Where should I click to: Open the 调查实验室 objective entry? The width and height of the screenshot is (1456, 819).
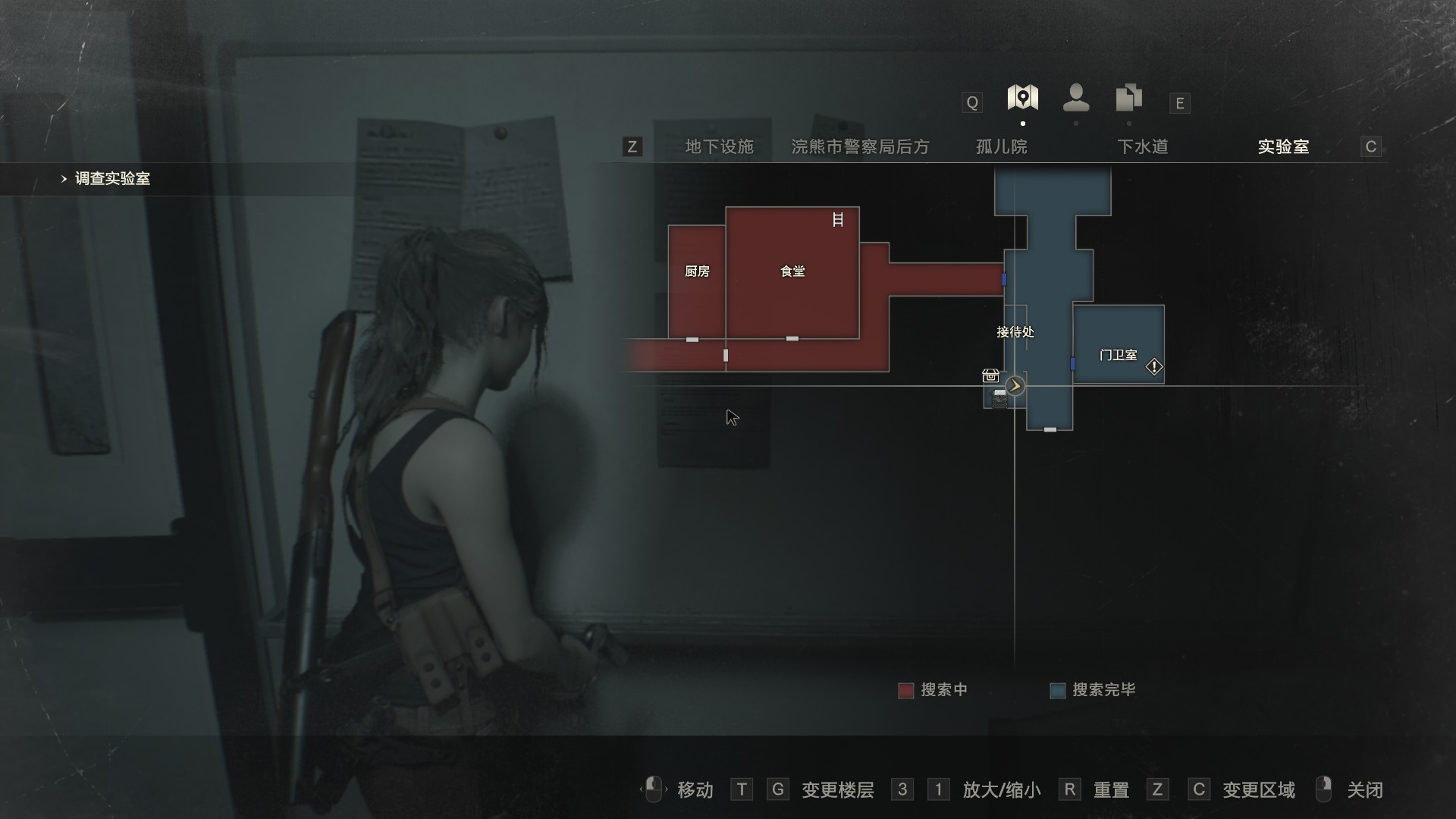(x=112, y=179)
